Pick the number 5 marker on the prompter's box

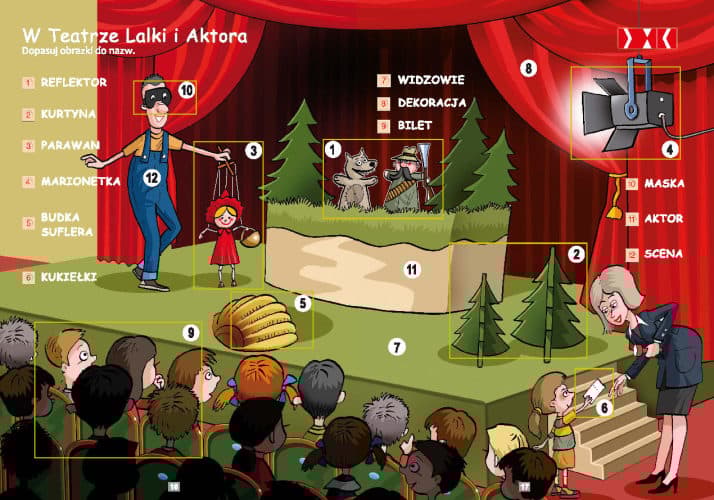point(302,302)
